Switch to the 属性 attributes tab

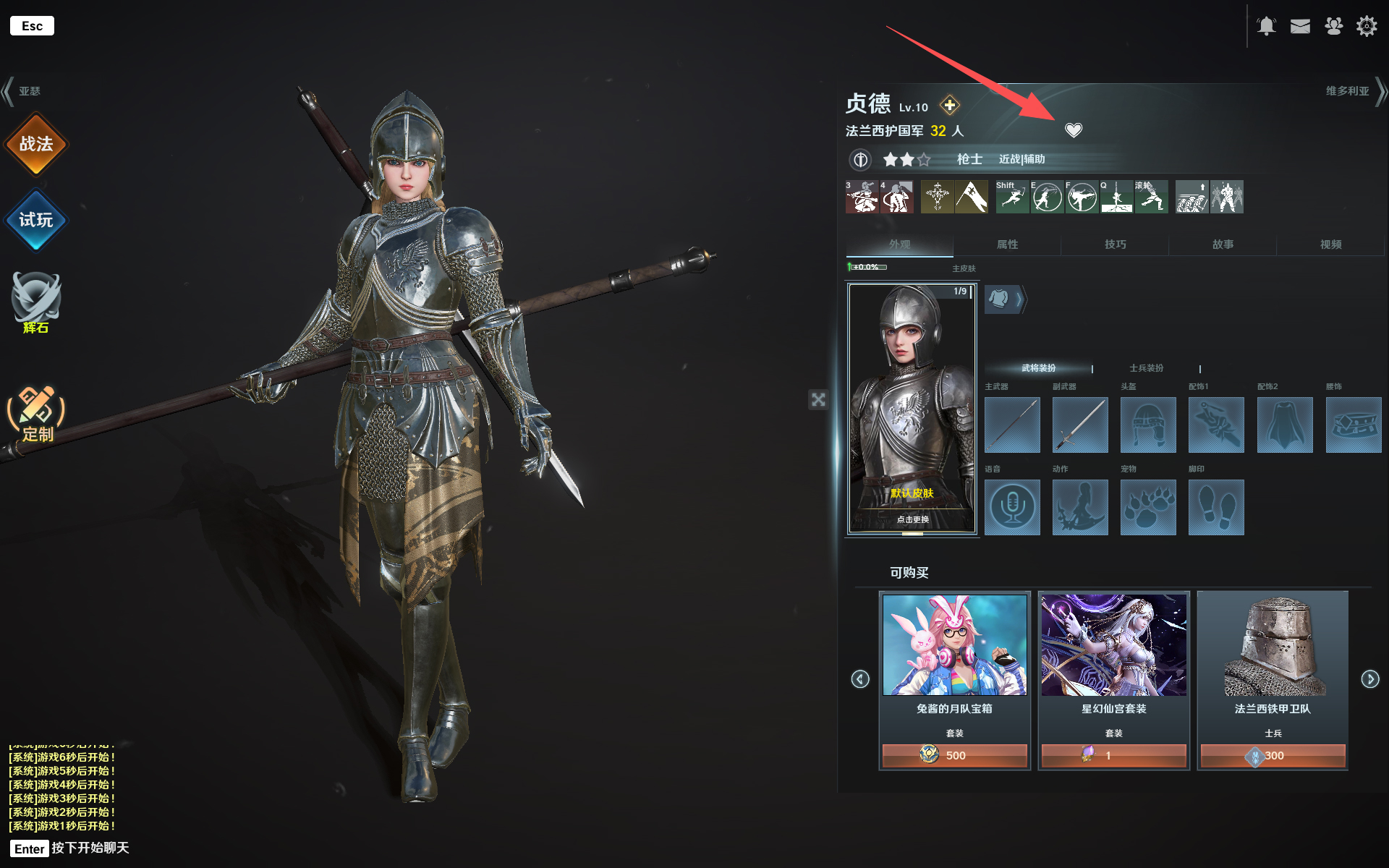pos(1007,244)
